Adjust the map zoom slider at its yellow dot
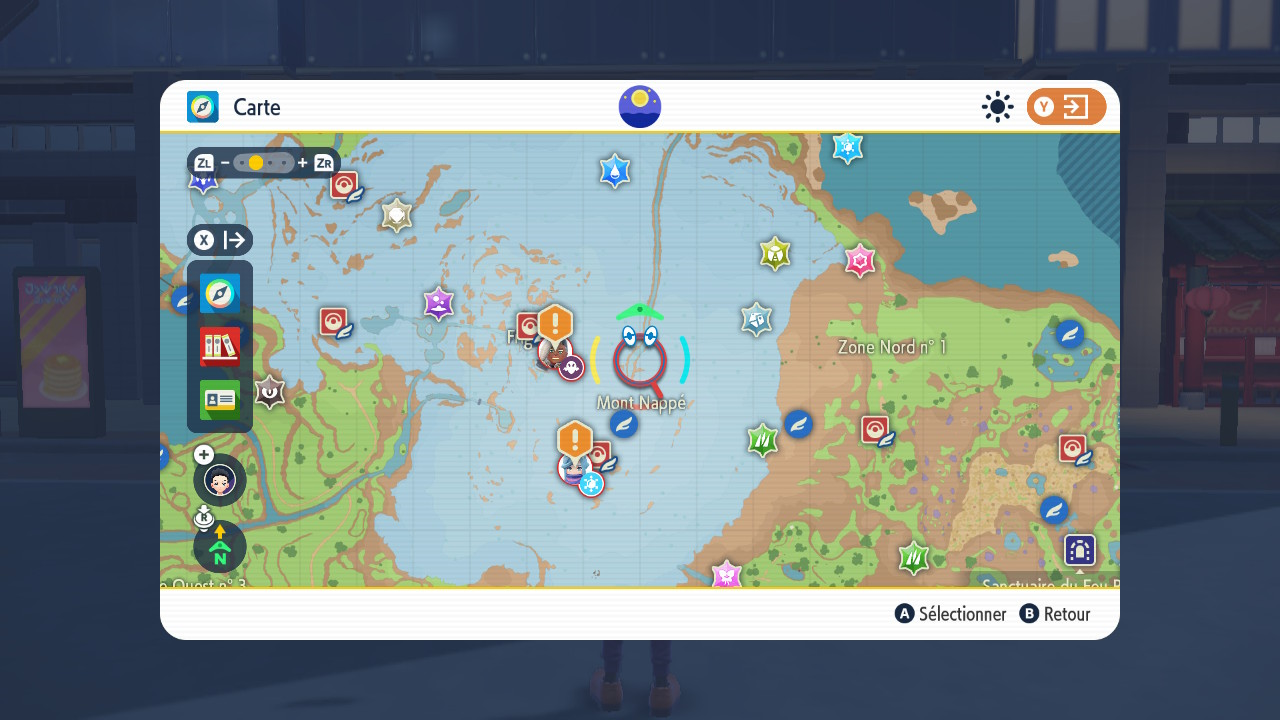This screenshot has width=1280, height=720. pos(256,163)
